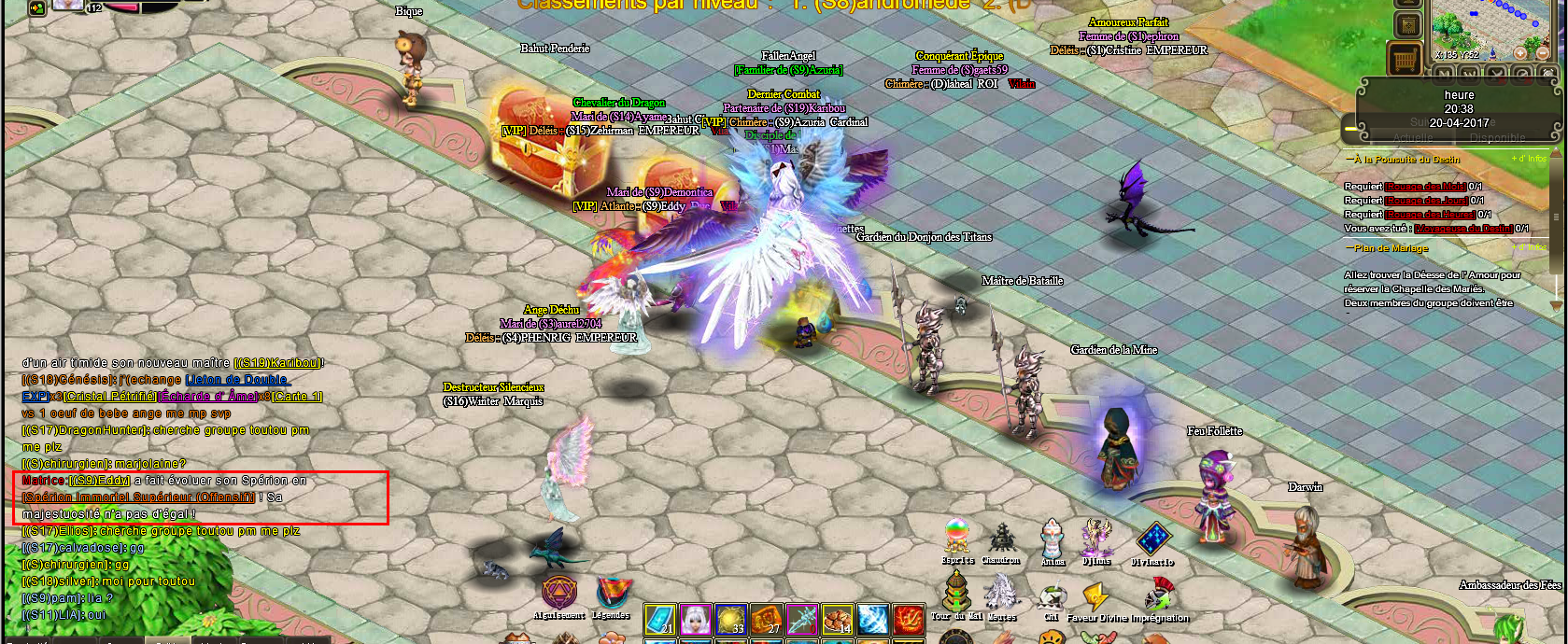The width and height of the screenshot is (1568, 644).
Task: Select the white-haired girl portrait hotbar slot
Action: click(696, 620)
